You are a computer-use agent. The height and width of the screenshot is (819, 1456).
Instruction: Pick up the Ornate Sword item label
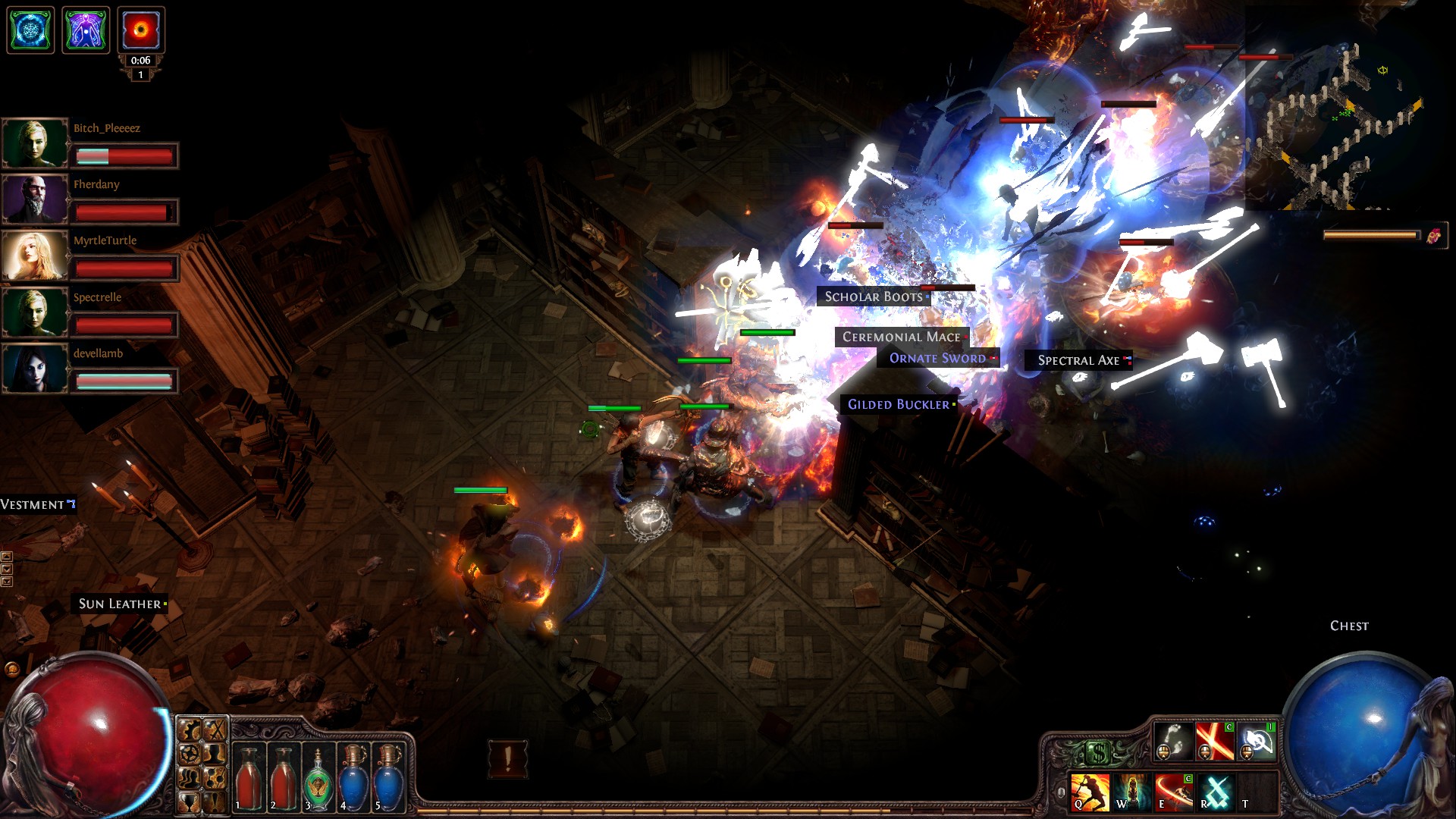(x=937, y=358)
